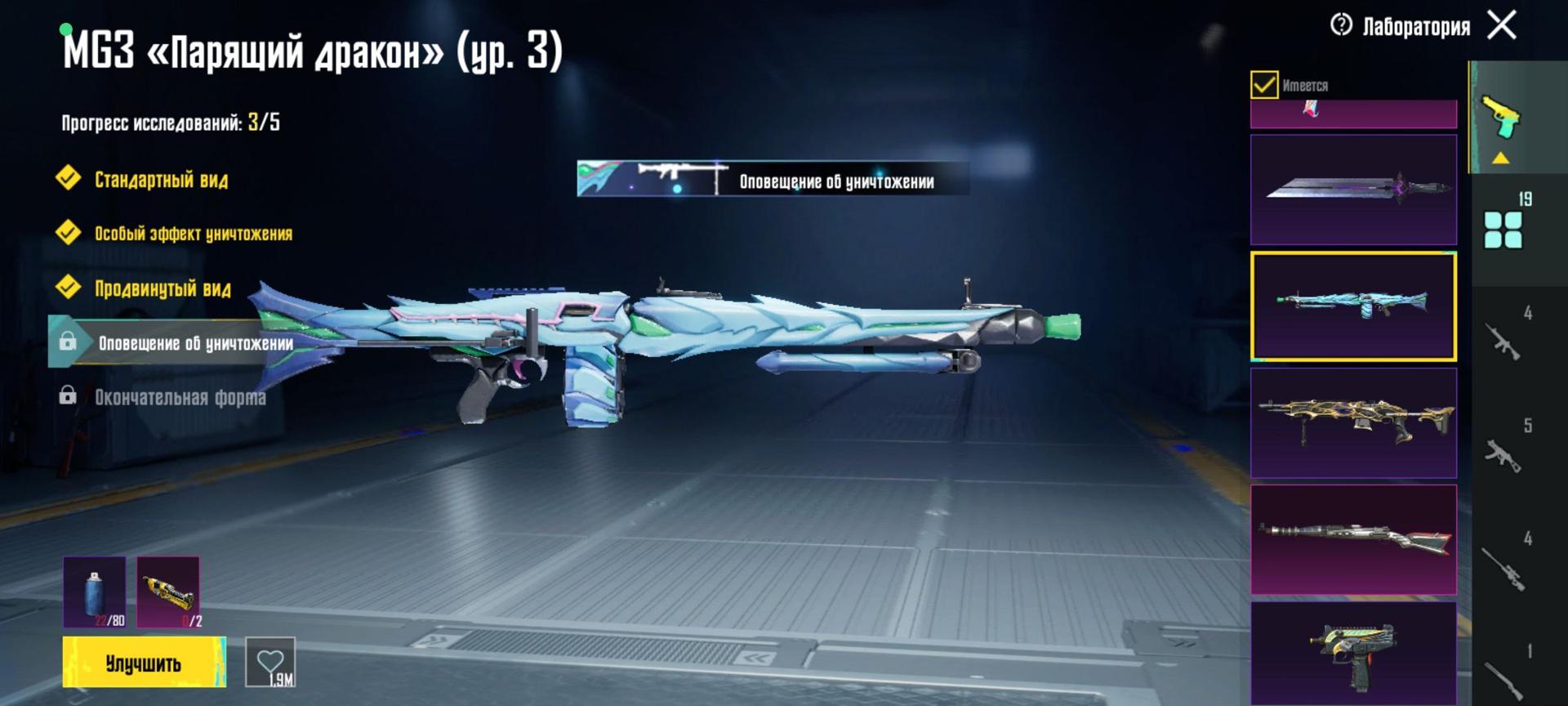This screenshot has height=706, width=1568.
Task: Select 'Особый эффект уничтожения' stage
Action: tap(193, 234)
